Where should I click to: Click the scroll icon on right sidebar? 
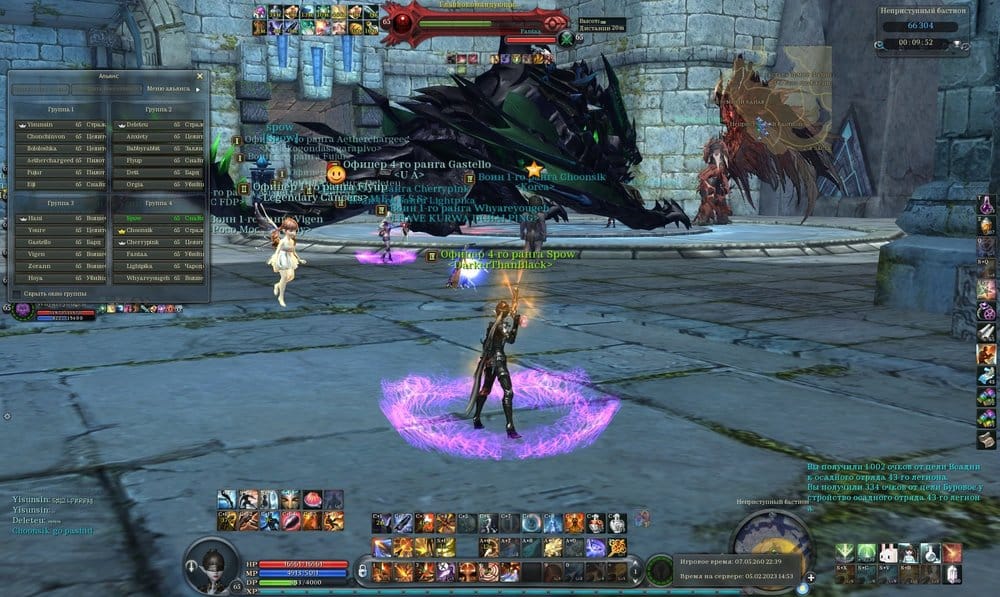[986, 440]
